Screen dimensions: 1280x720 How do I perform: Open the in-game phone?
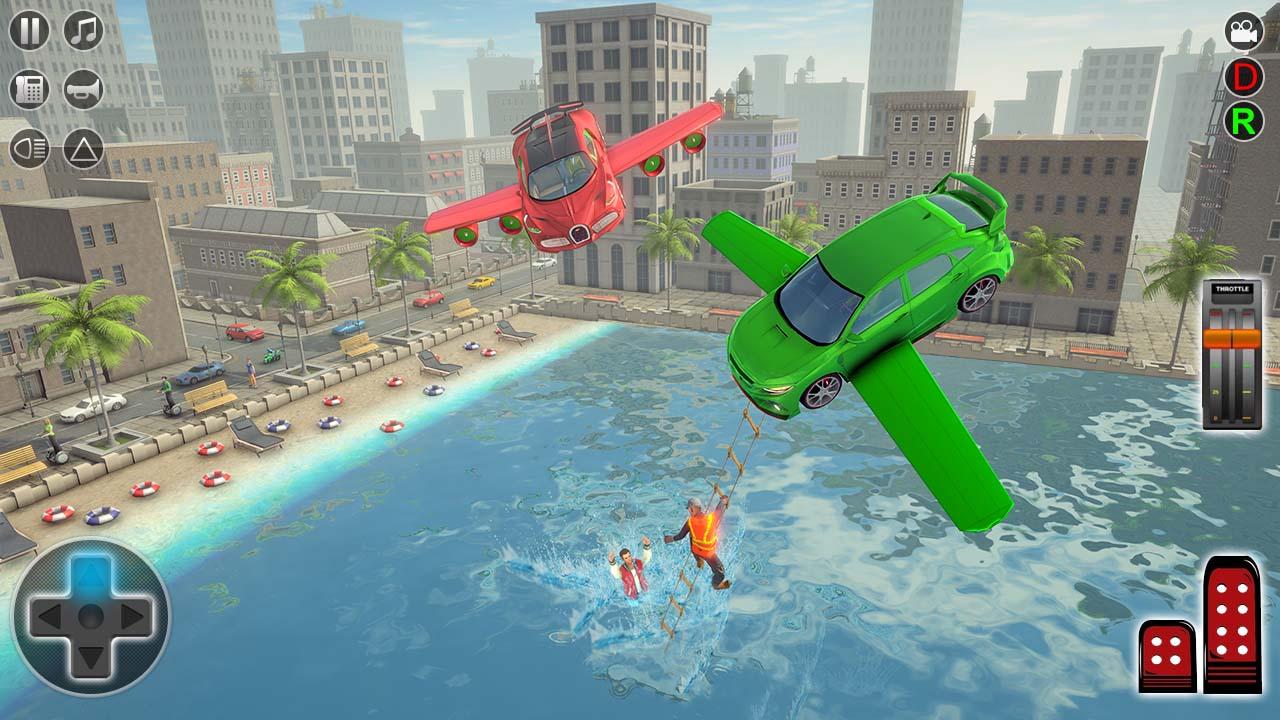[27, 88]
